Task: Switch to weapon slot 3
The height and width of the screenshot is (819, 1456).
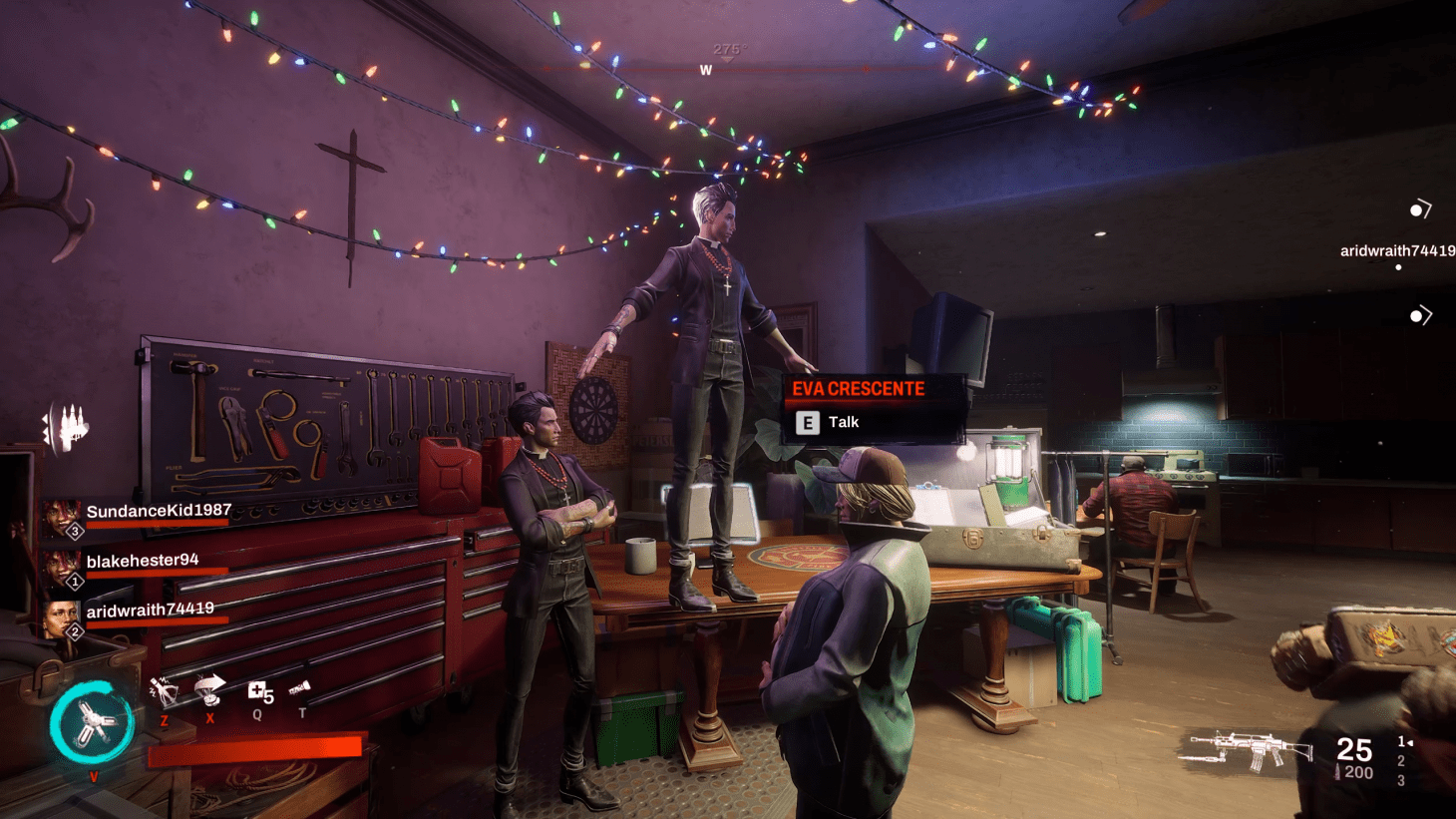Action: coord(1401,780)
